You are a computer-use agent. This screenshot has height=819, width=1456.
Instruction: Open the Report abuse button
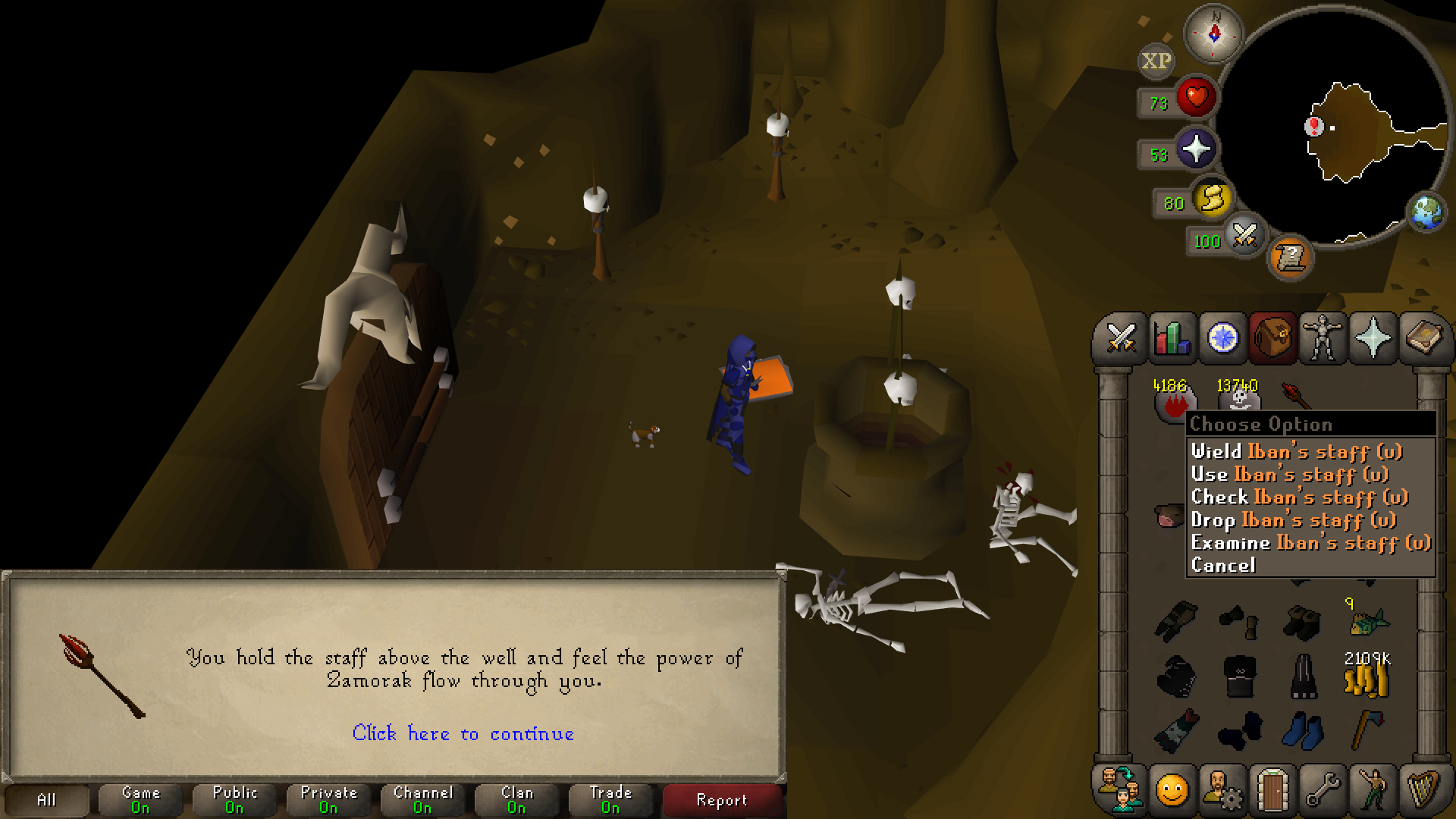pos(721,800)
